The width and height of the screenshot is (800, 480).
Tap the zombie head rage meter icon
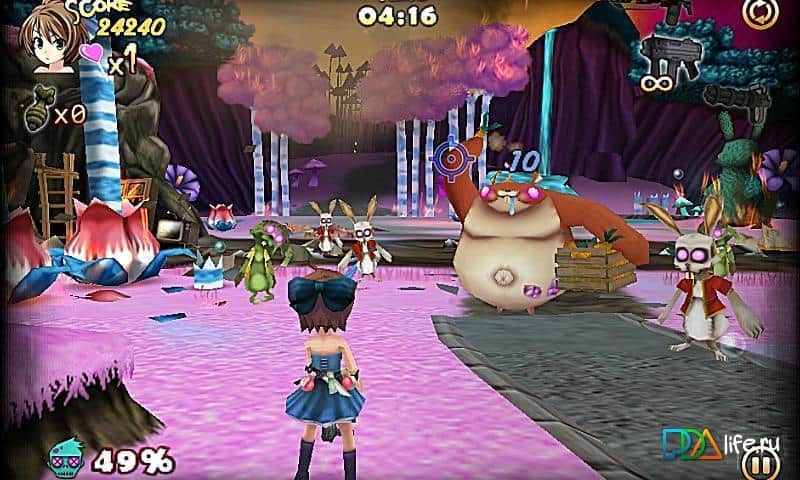tap(69, 461)
